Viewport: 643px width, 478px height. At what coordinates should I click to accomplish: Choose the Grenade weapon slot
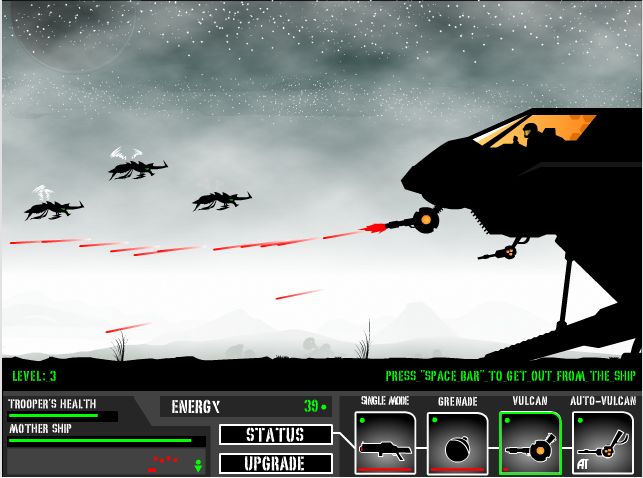pyautogui.click(x=457, y=443)
